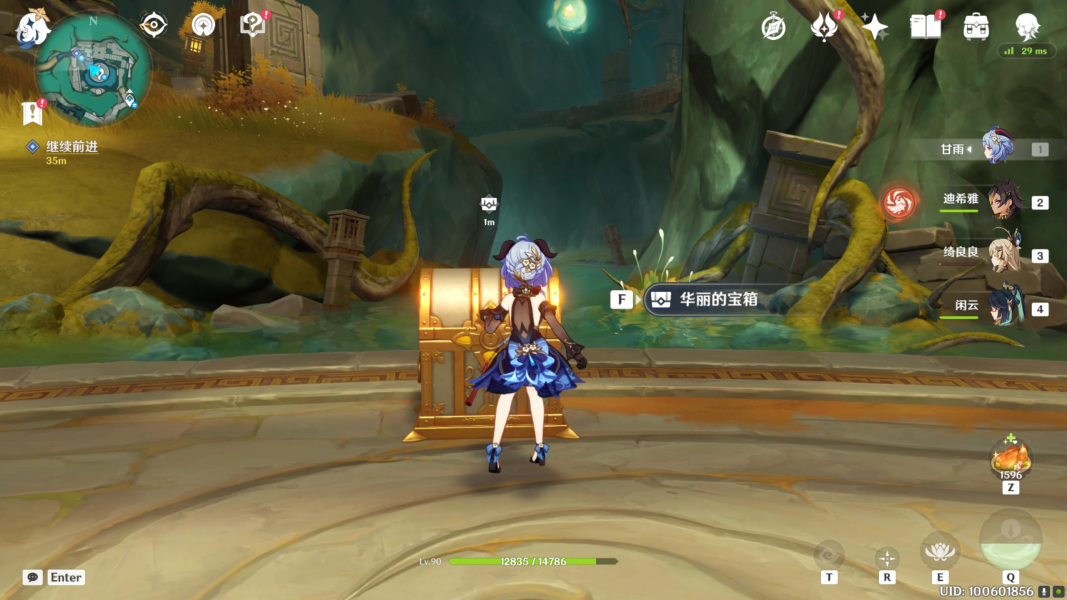Open the bookmark quest banner icon
The height and width of the screenshot is (600, 1067).
pyautogui.click(x=31, y=113)
